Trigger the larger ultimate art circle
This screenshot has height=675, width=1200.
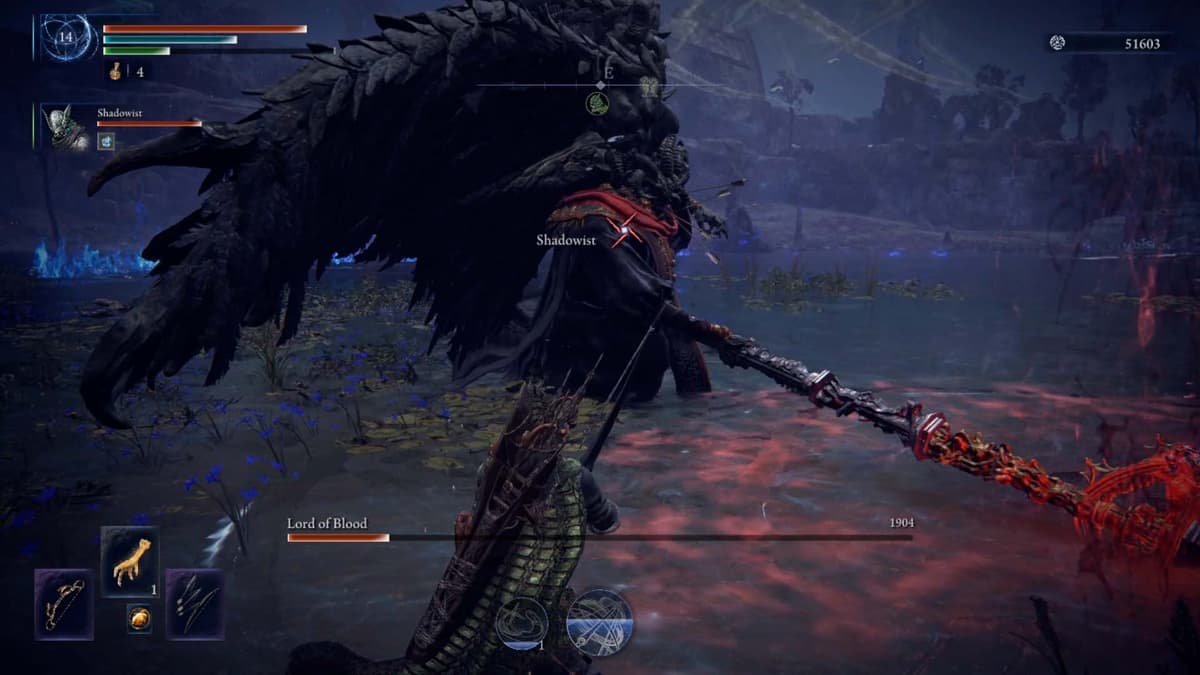(599, 622)
